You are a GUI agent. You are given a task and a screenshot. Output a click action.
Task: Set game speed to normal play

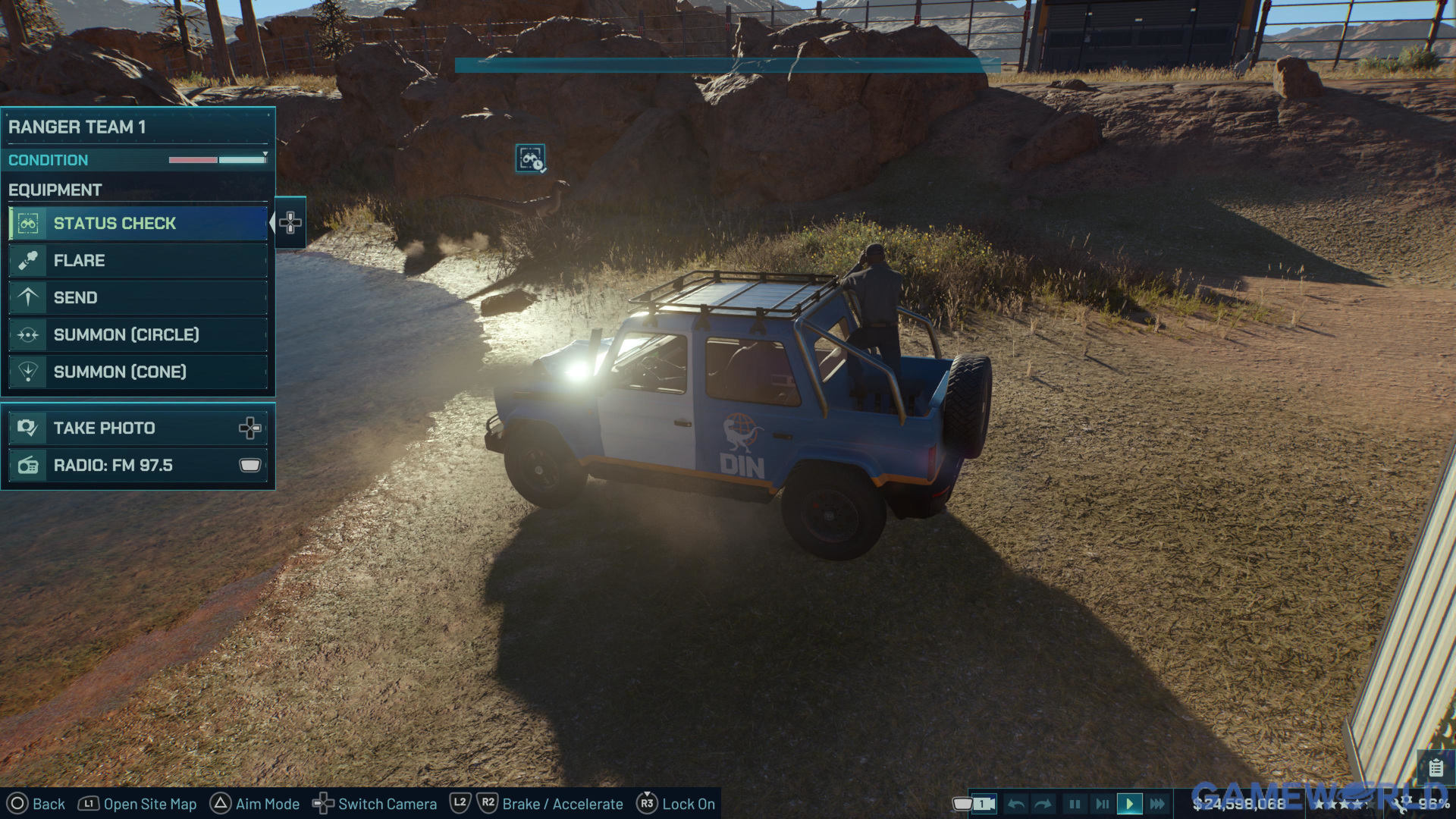tap(1129, 804)
